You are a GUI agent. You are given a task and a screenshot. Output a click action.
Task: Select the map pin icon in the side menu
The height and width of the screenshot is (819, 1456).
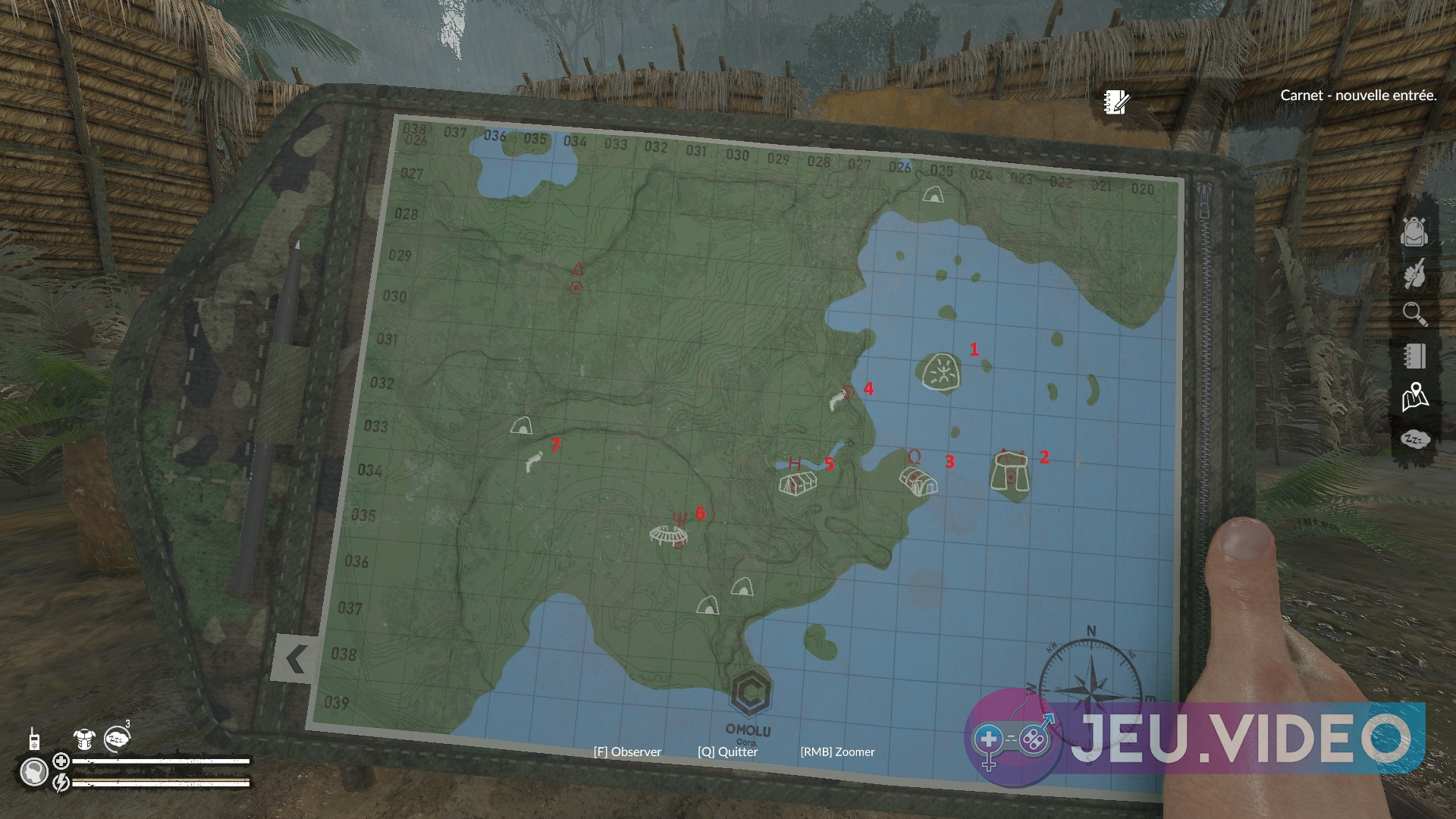coord(1414,397)
